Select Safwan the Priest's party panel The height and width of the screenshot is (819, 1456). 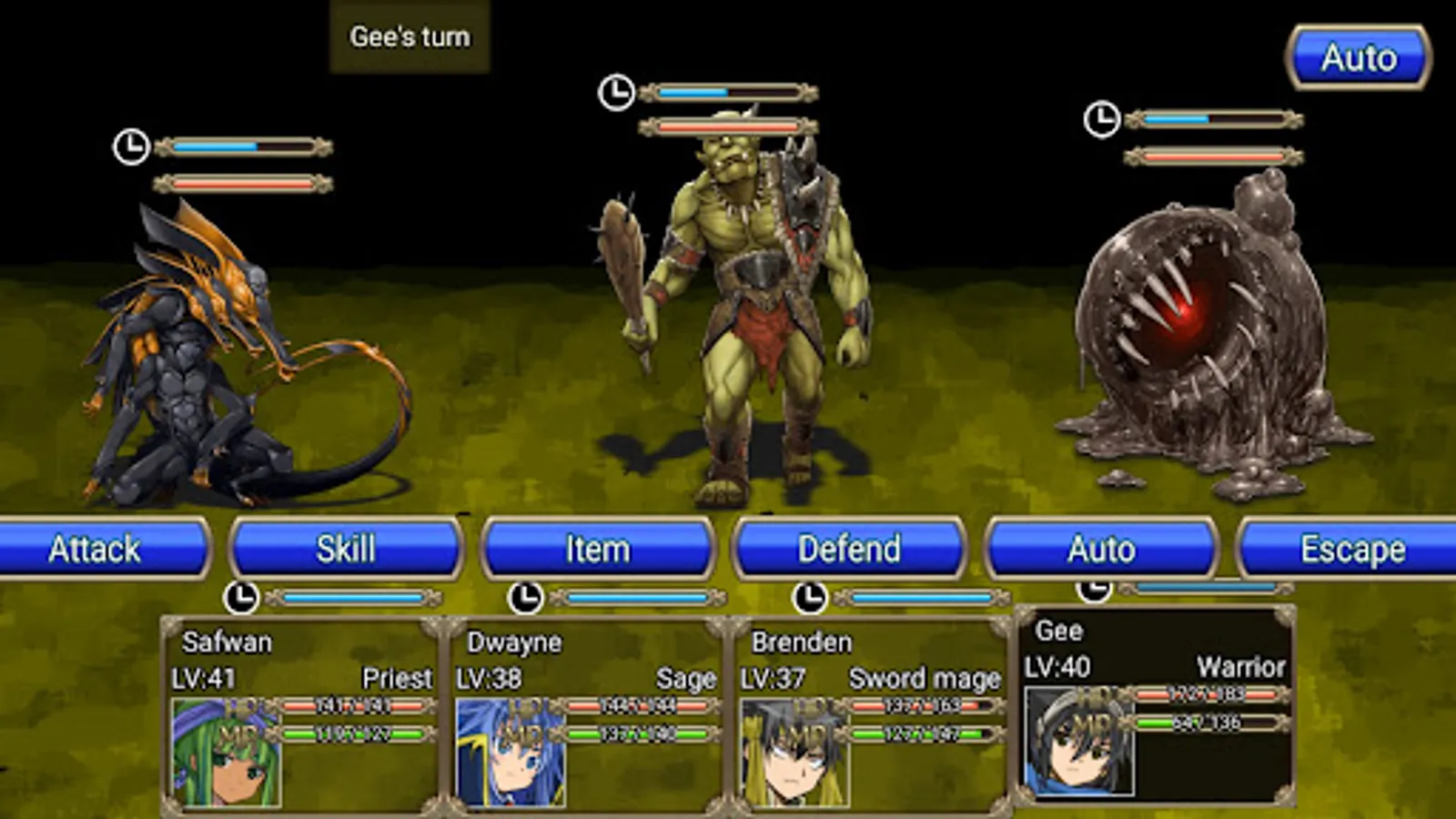click(x=302, y=714)
